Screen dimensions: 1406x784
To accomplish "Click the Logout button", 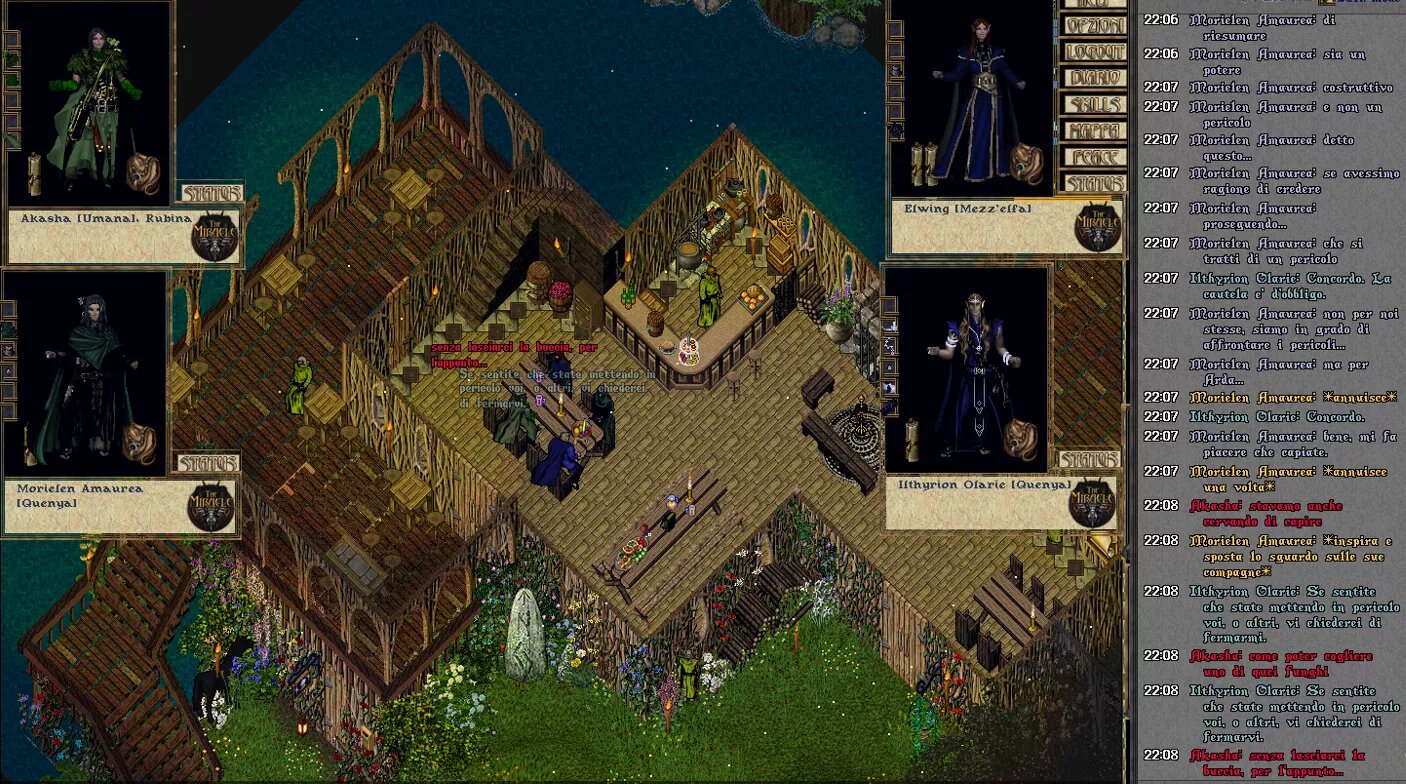I will (1094, 52).
